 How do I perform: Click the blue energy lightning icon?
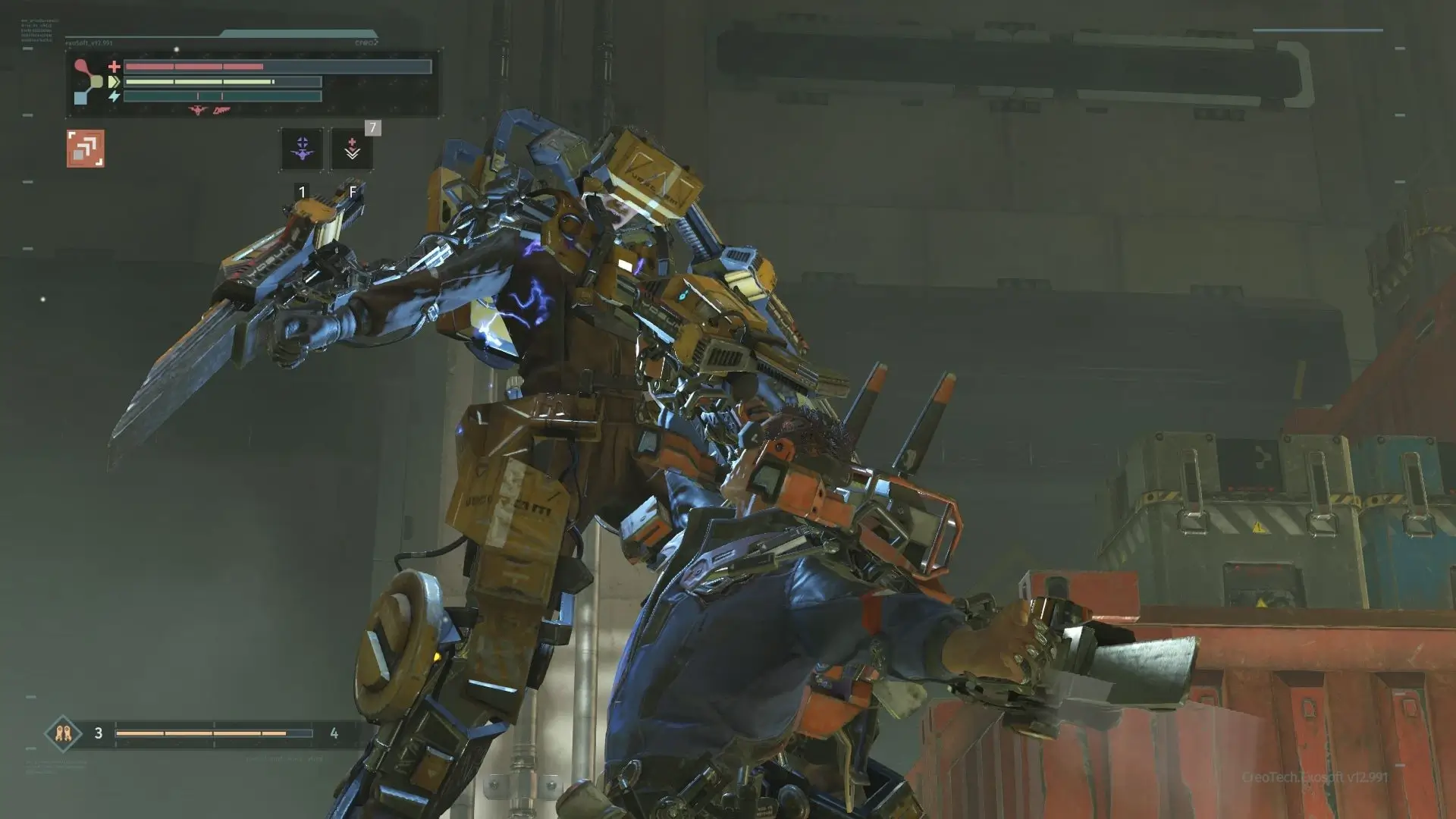pyautogui.click(x=114, y=96)
